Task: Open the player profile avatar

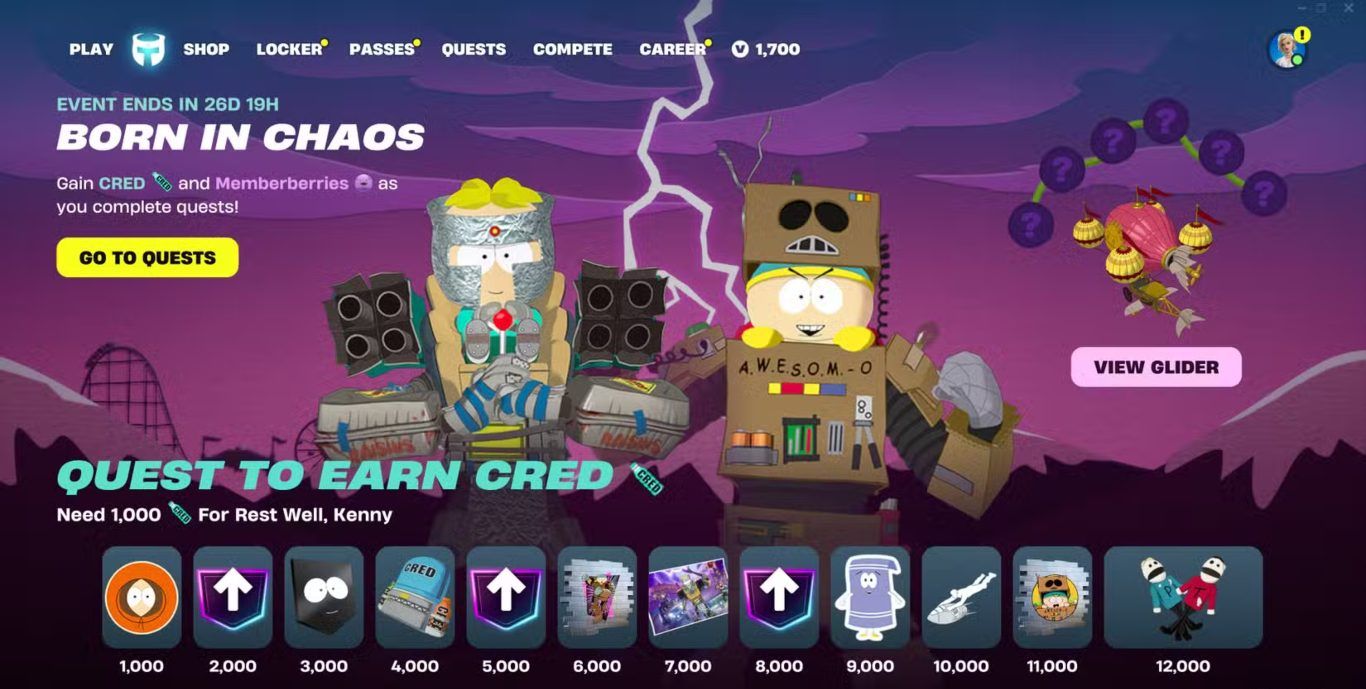Action: (x=1286, y=50)
